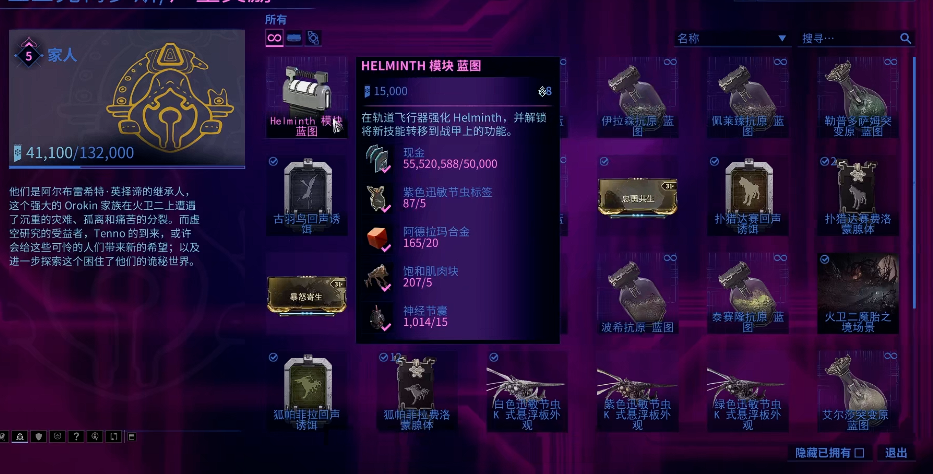Pick the 佩莱森抗原 蓝图 item
The height and width of the screenshot is (474, 933).
coord(746,96)
